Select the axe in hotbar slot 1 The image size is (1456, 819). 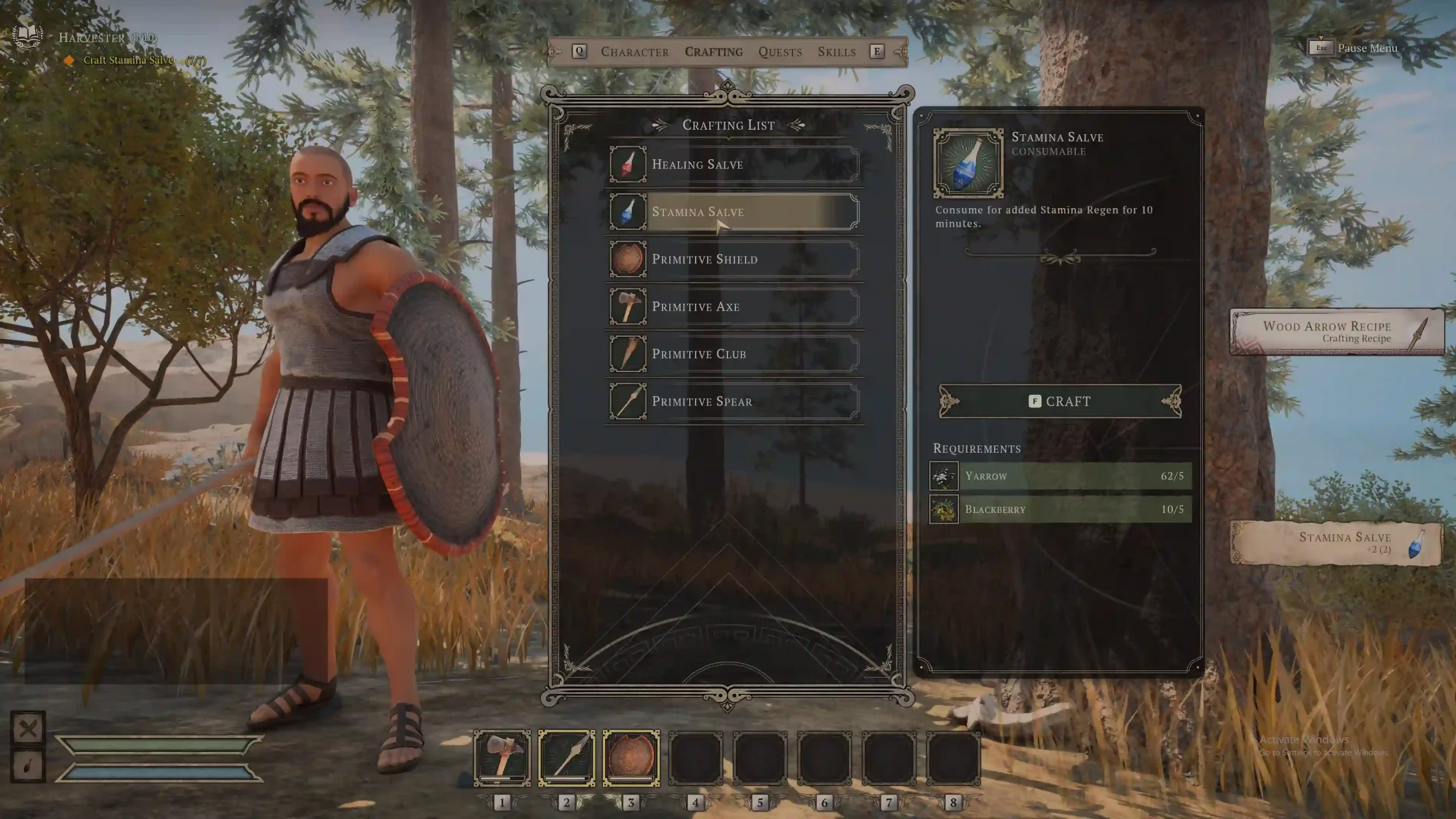click(502, 758)
